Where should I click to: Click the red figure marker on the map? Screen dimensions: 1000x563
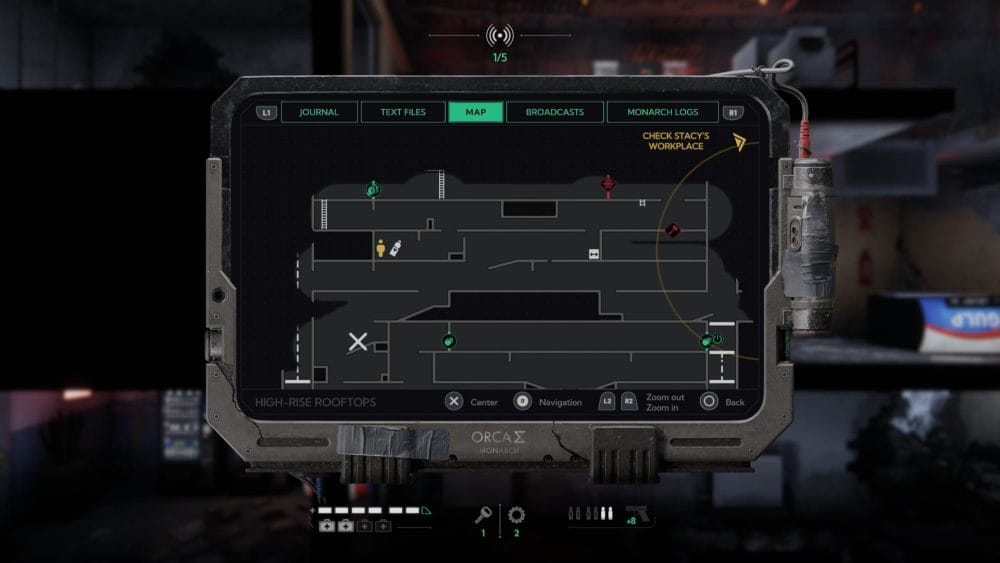607,184
